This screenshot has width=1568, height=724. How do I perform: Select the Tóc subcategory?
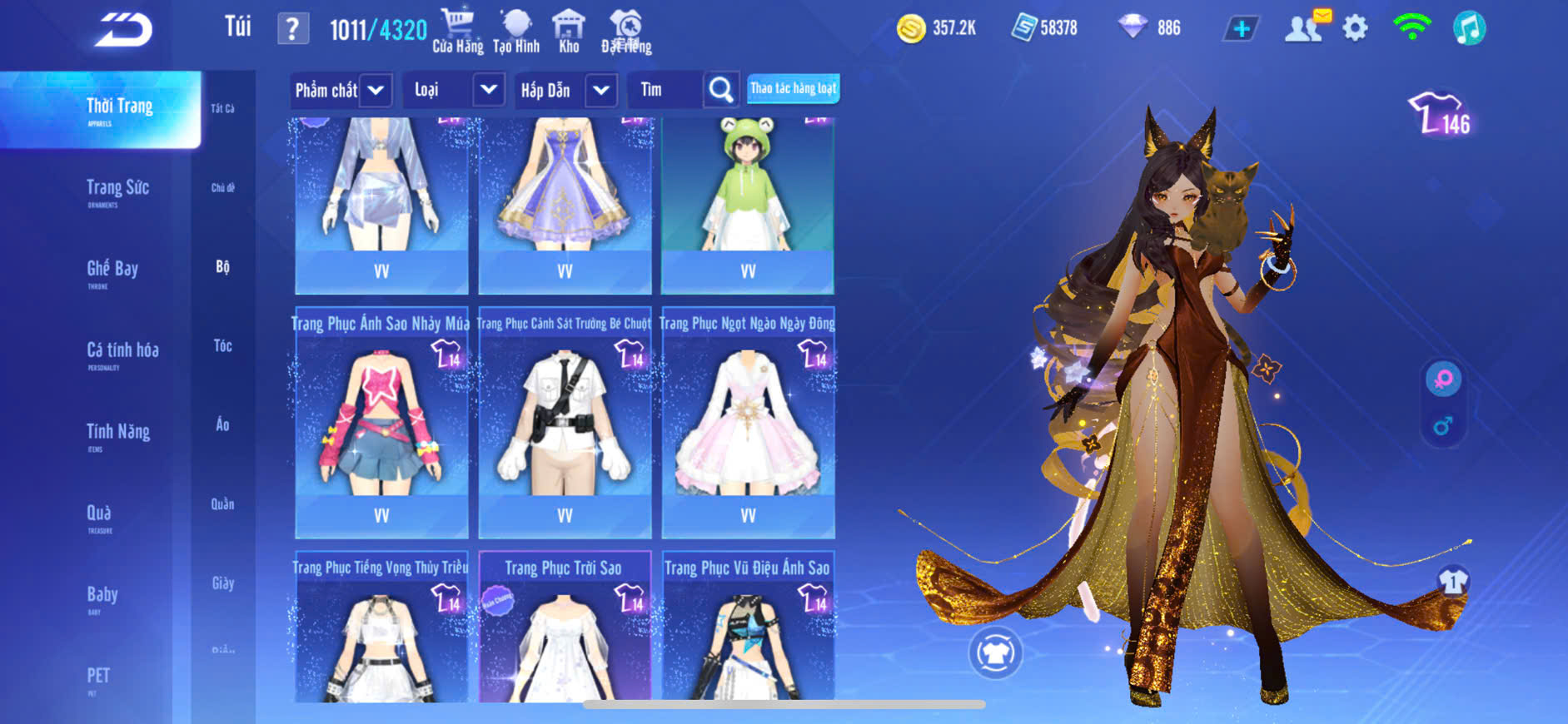(222, 345)
